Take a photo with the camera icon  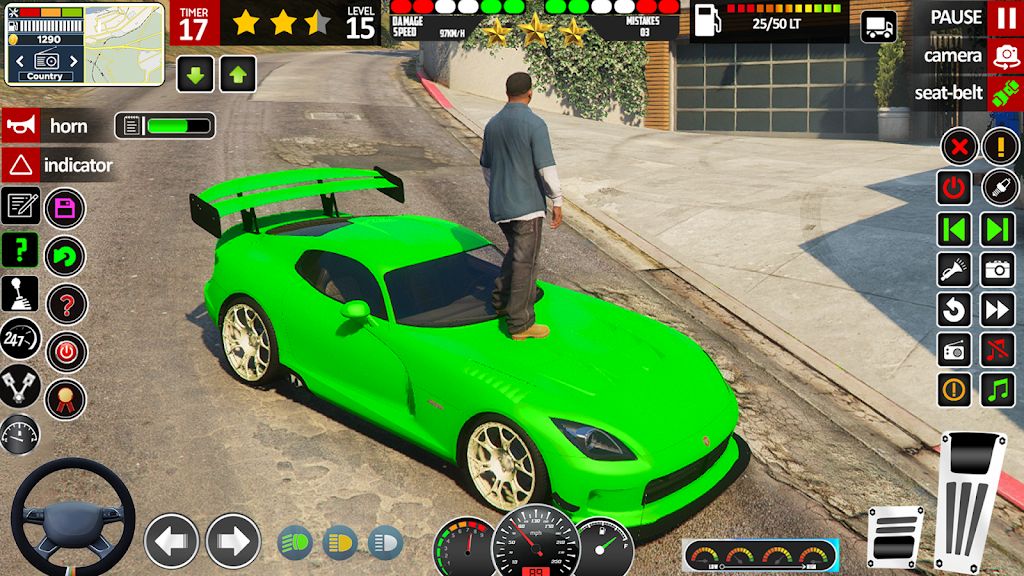coord(998,269)
